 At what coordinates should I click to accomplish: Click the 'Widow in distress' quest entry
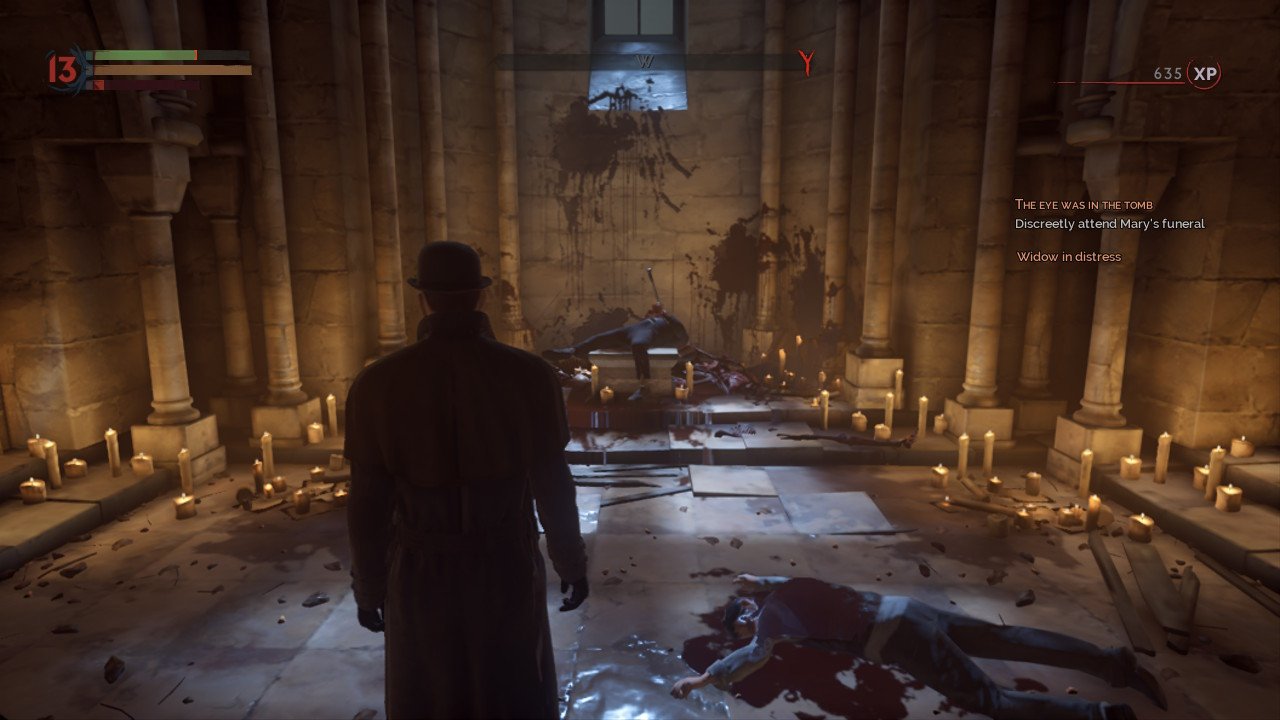1068,257
